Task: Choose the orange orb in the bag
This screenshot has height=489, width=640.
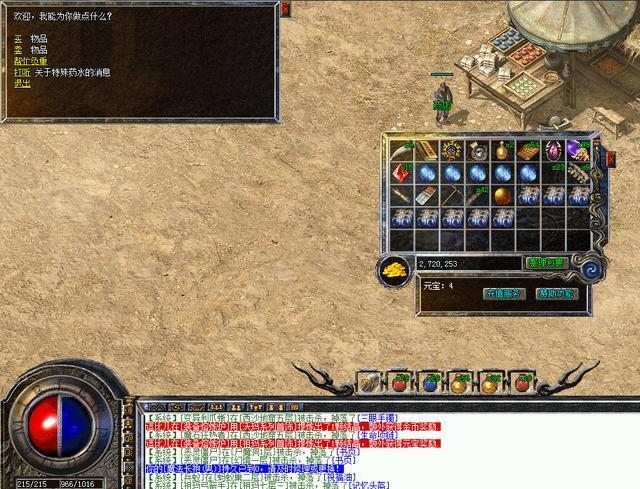Action: point(502,194)
